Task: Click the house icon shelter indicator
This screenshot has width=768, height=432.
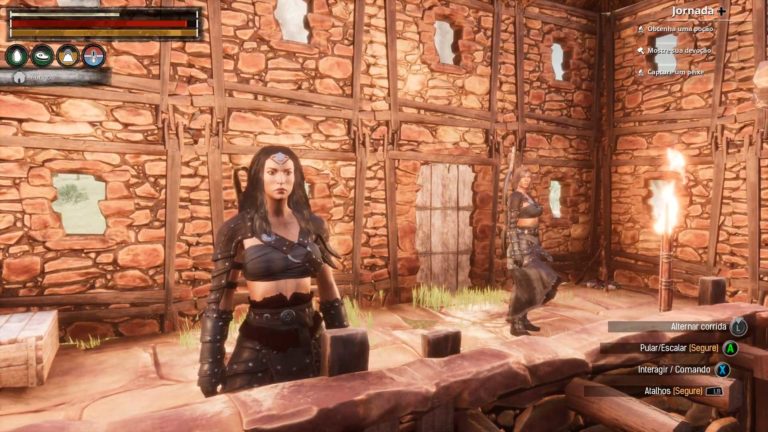Action: [19, 77]
